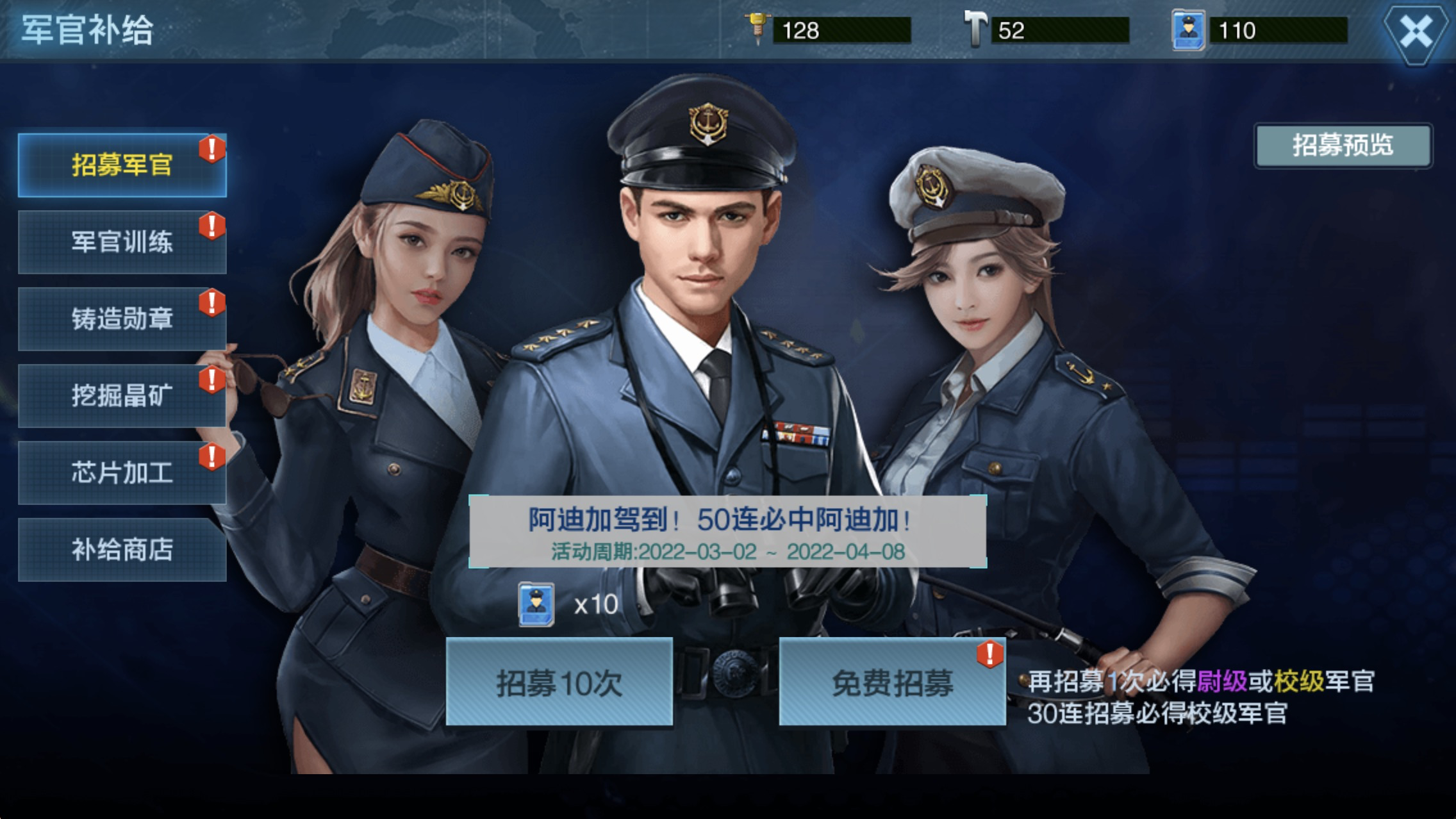1456x819 pixels.
Task: Click the rivet resource icon showing 128
Action: tap(758, 27)
